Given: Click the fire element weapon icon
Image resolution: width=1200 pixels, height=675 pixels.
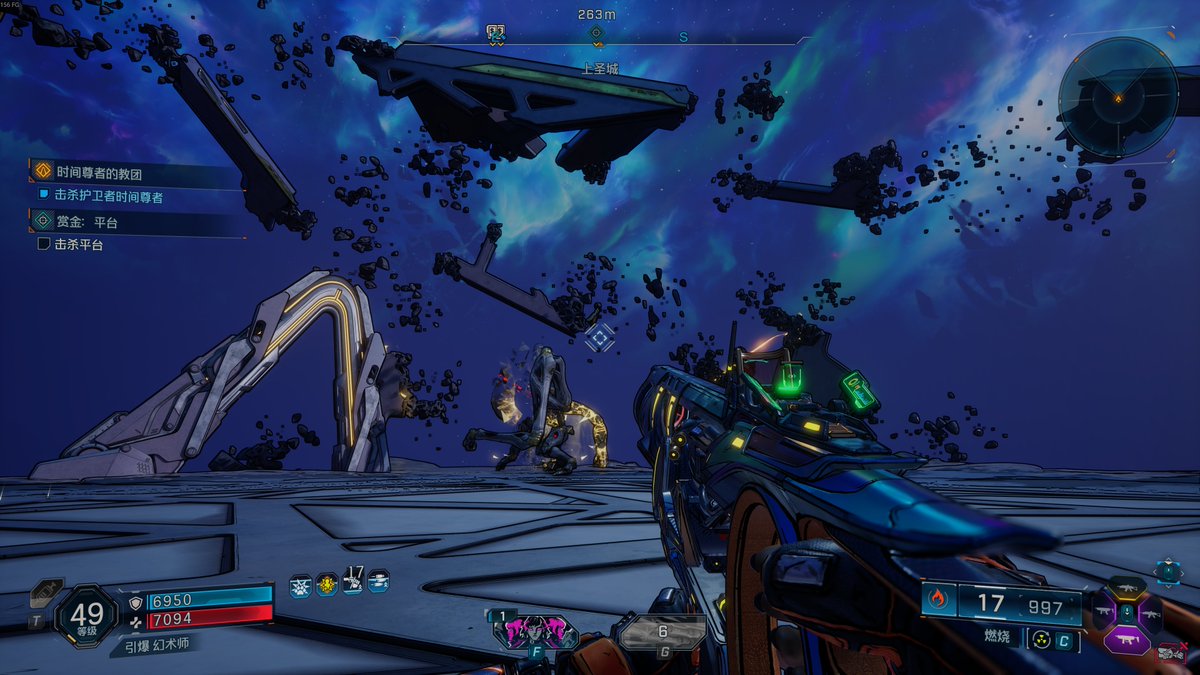Looking at the screenshot, I should point(938,600).
